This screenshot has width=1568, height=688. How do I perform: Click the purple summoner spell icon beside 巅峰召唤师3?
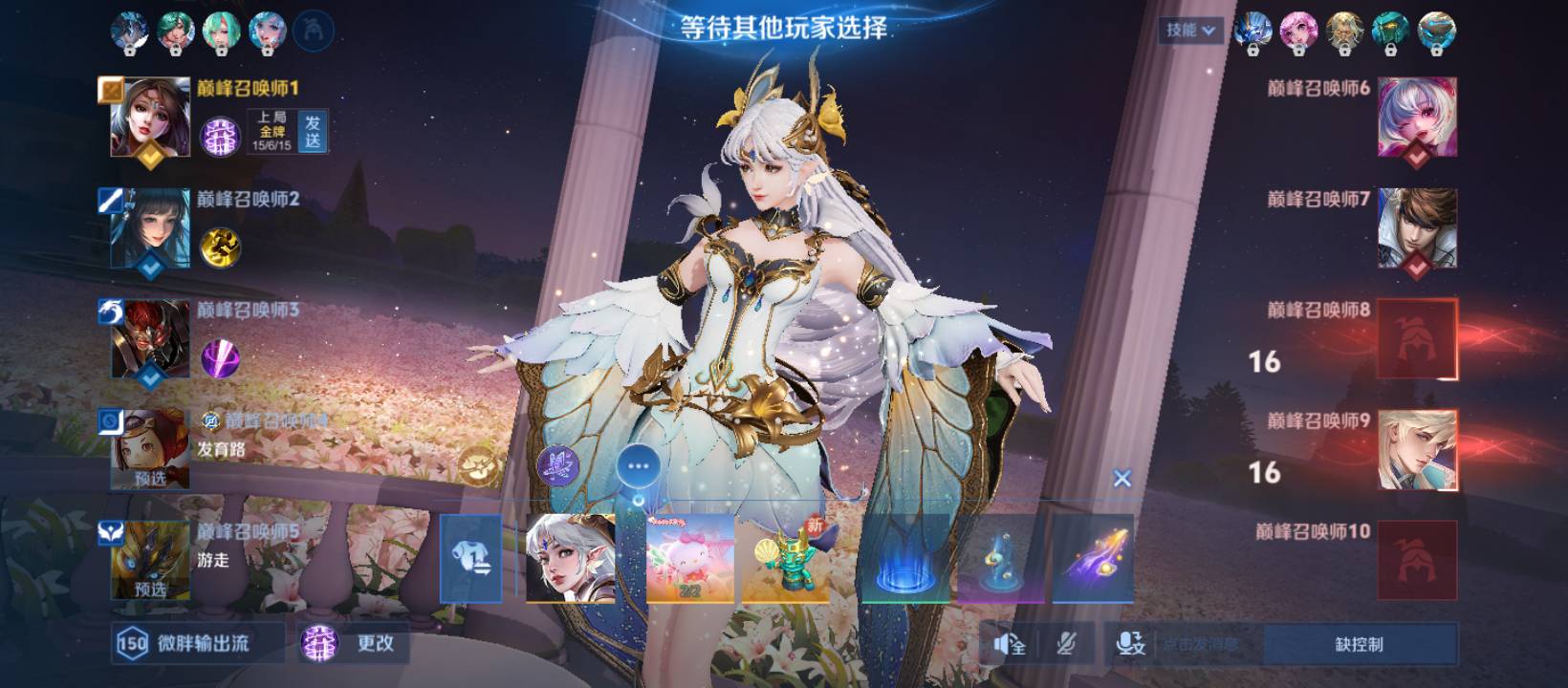click(x=220, y=359)
